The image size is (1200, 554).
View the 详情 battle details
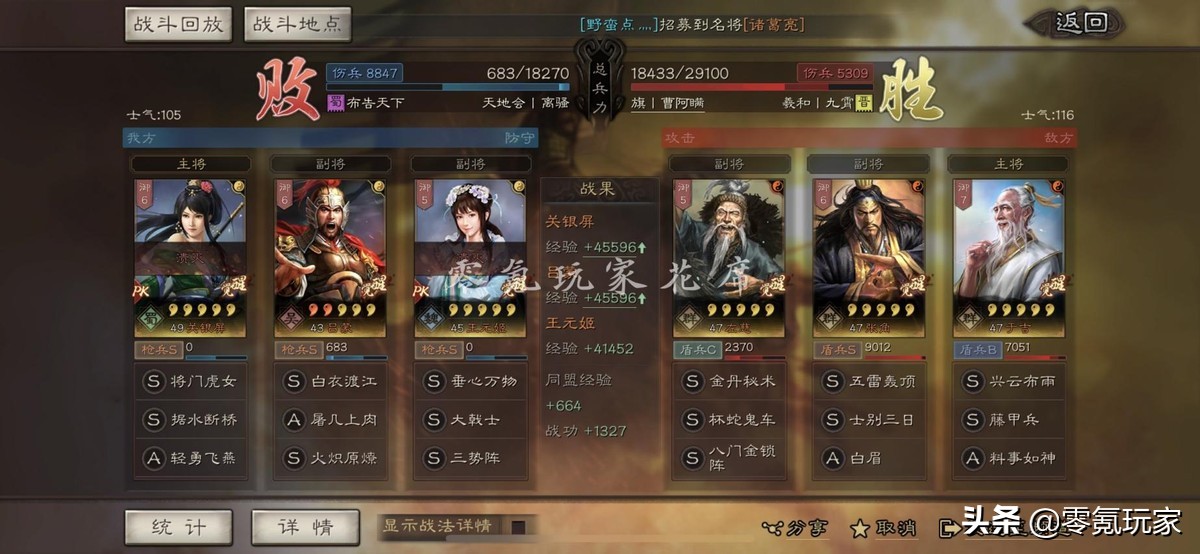click(305, 526)
